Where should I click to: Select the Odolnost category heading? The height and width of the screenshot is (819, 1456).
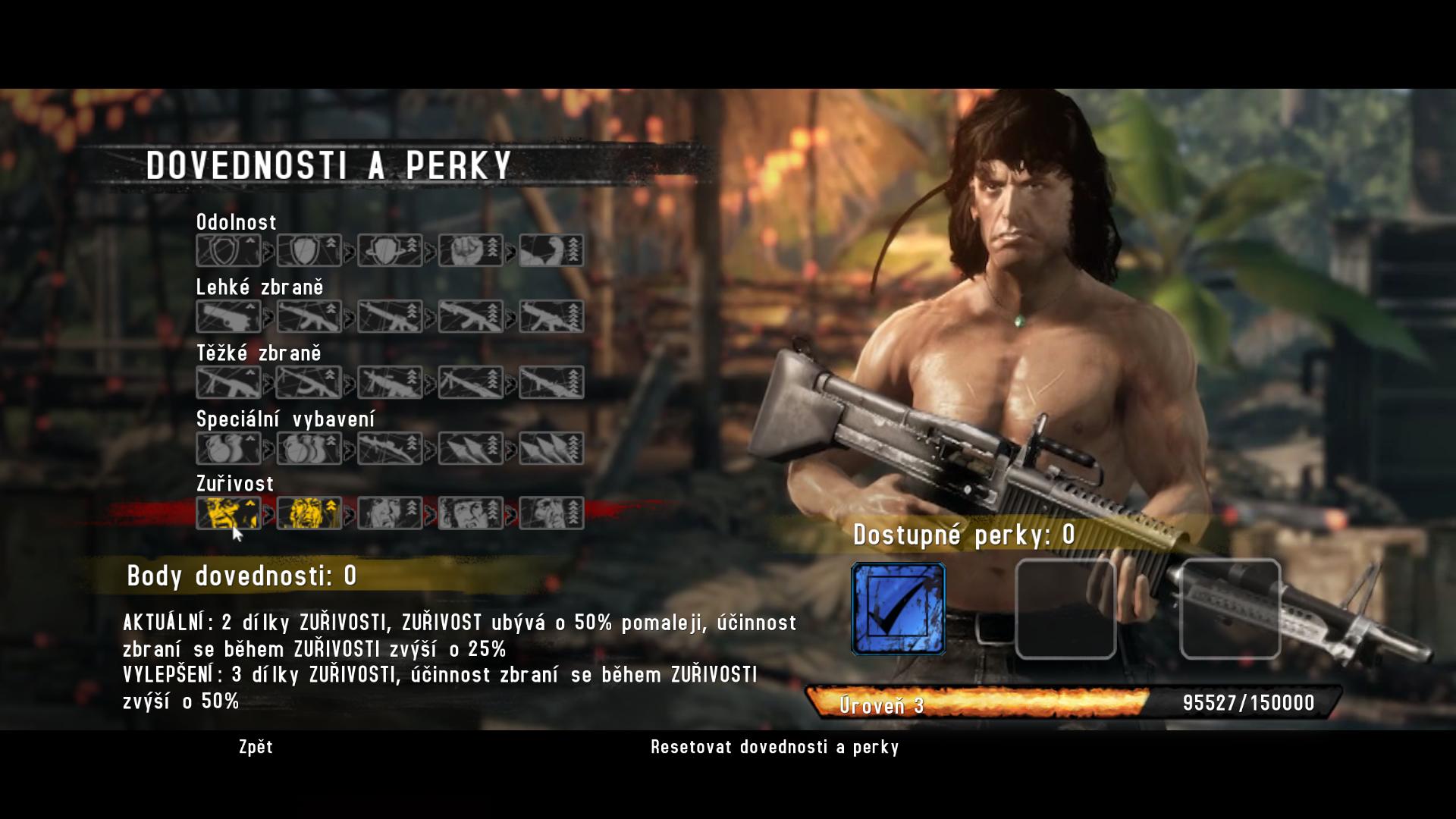[236, 222]
